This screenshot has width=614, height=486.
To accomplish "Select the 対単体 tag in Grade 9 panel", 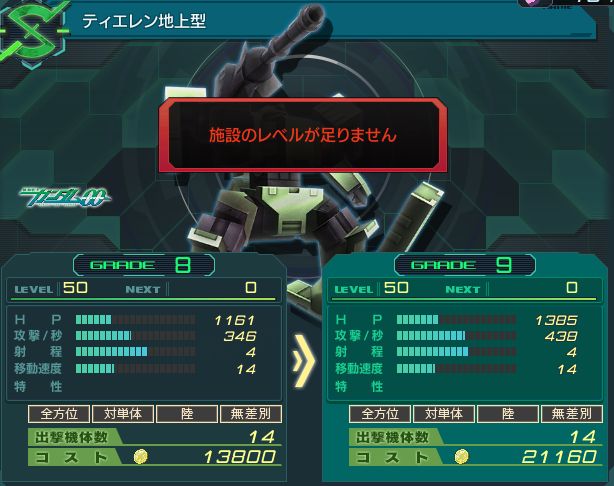I will (x=442, y=414).
